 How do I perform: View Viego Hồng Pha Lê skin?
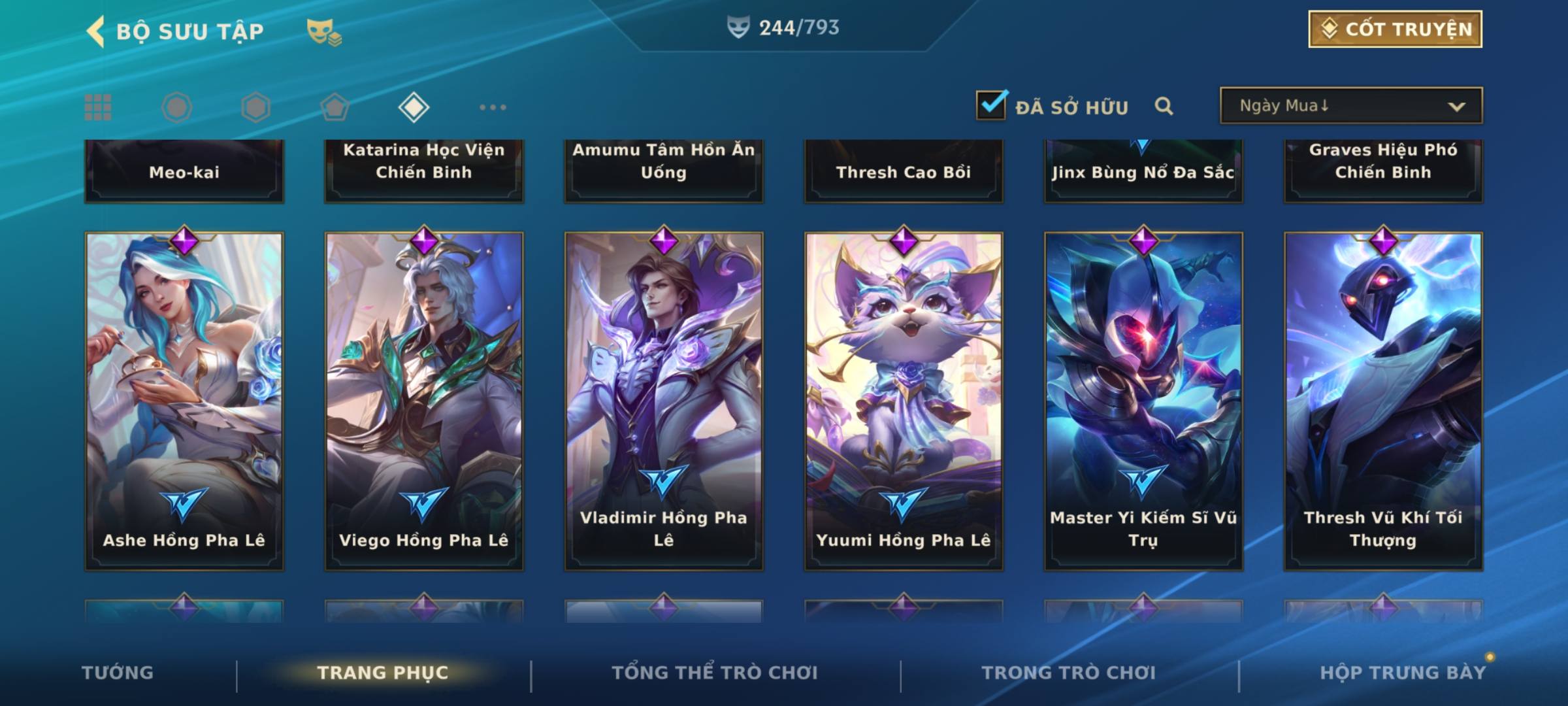424,400
